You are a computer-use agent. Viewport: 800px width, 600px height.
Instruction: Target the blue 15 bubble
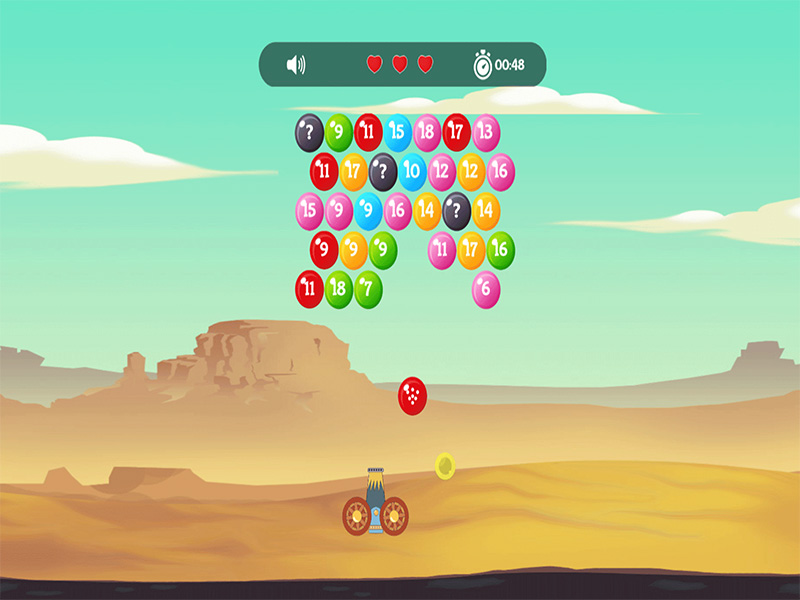[x=398, y=132]
